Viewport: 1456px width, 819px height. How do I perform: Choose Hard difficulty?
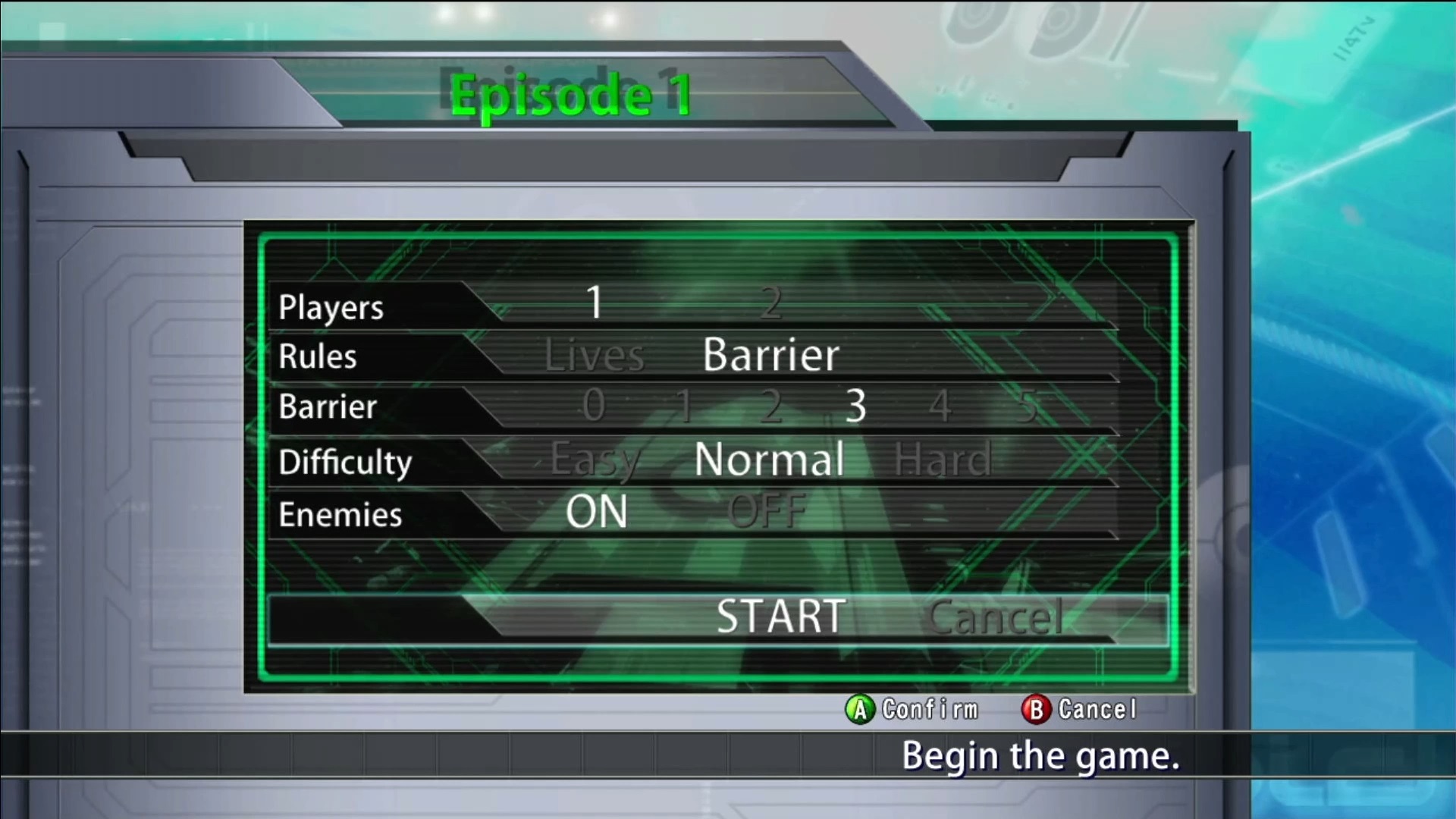(943, 460)
